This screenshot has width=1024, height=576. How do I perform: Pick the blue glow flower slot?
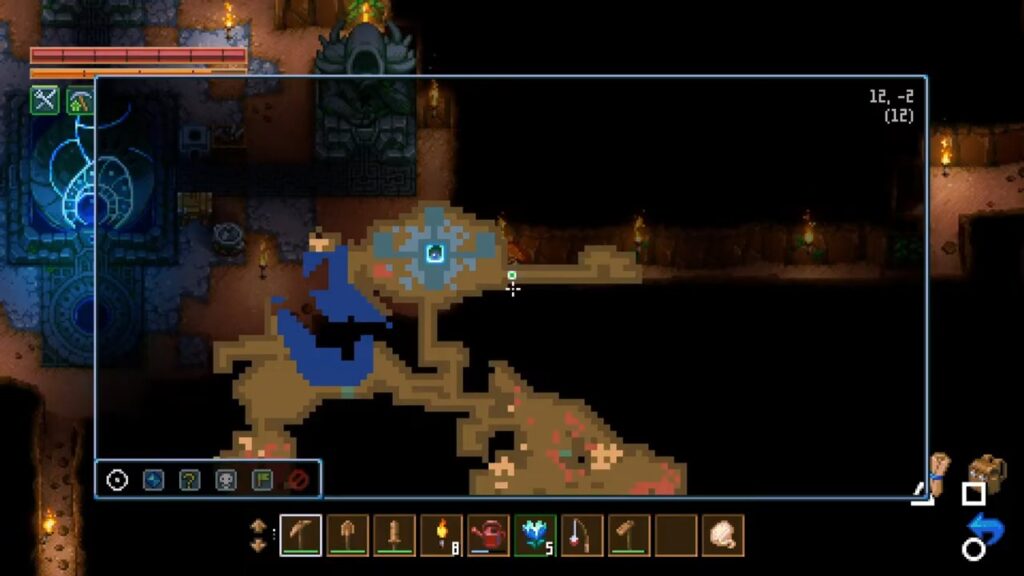pos(535,535)
